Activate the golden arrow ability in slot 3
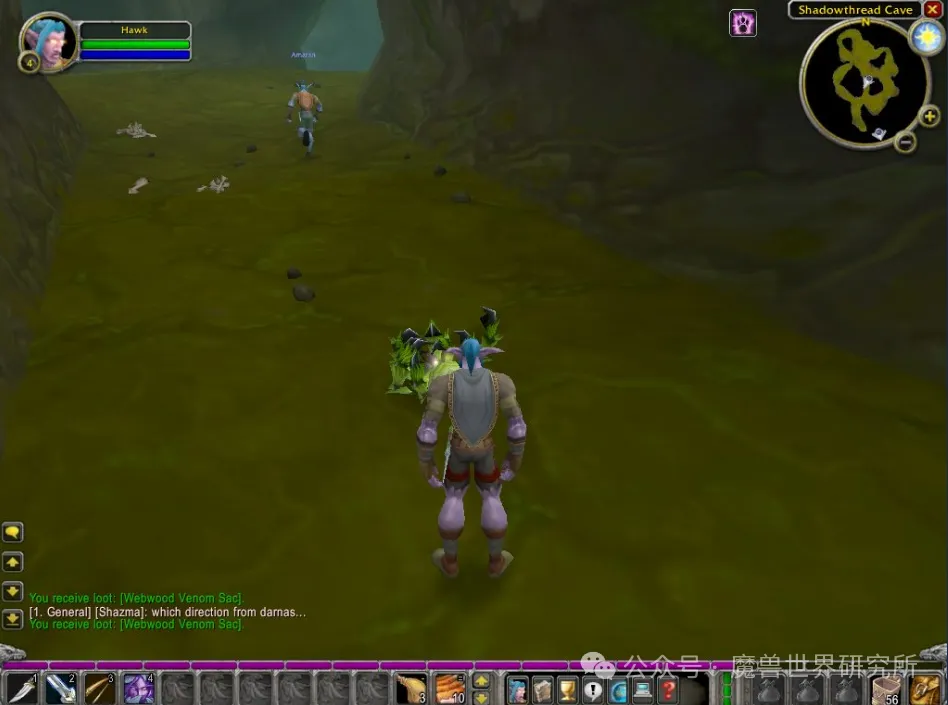948x705 pixels. pos(98,689)
